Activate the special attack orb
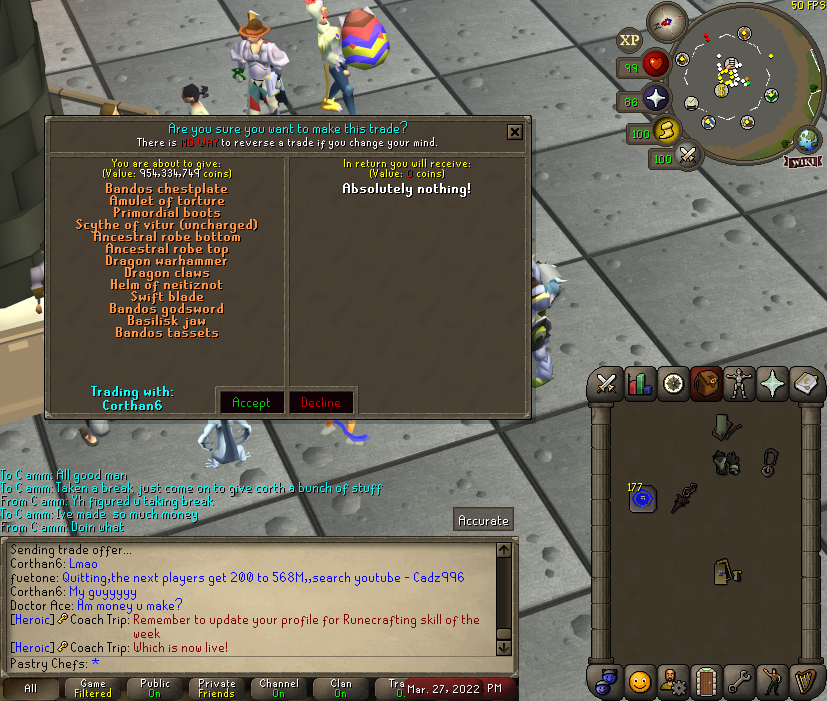The height and width of the screenshot is (701, 827). tap(687, 154)
